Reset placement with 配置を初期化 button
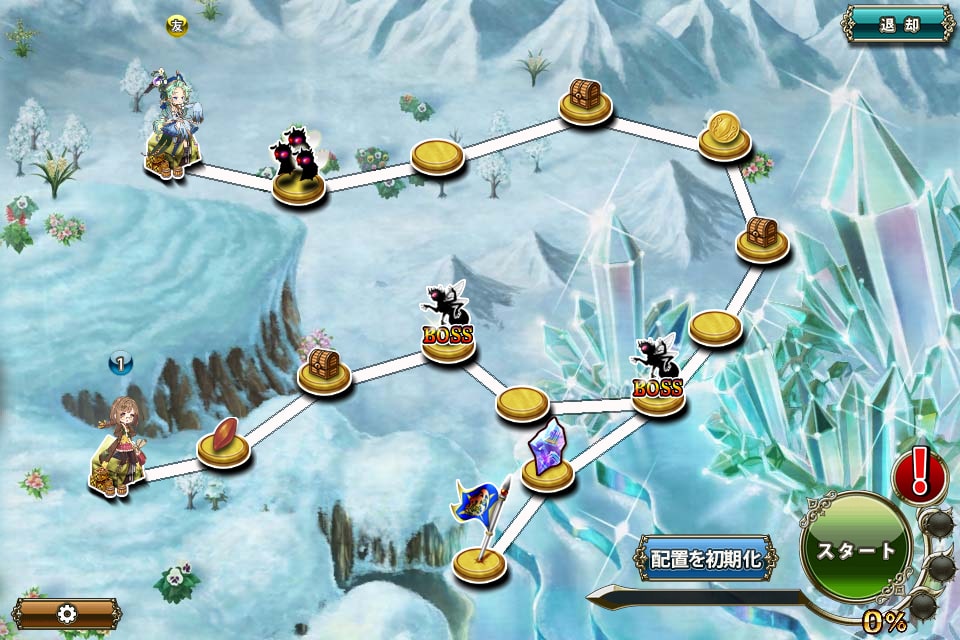 tap(707, 558)
